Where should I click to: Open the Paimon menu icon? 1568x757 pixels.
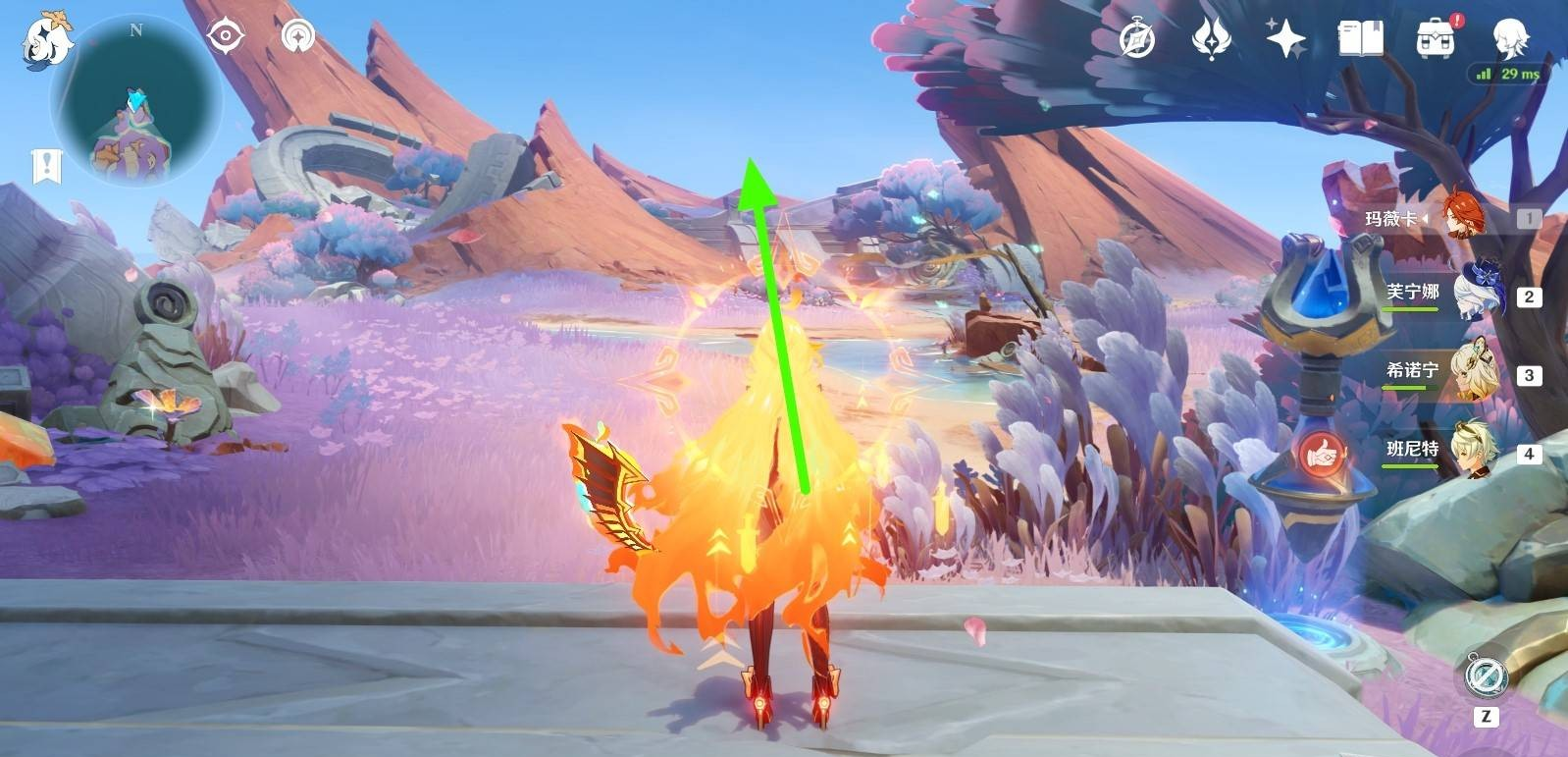click(x=47, y=42)
